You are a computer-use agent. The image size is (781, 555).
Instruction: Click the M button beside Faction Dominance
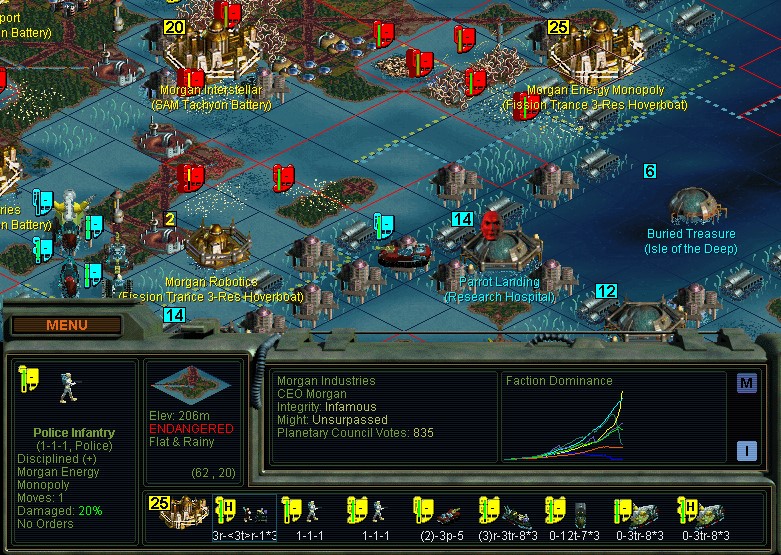click(746, 384)
